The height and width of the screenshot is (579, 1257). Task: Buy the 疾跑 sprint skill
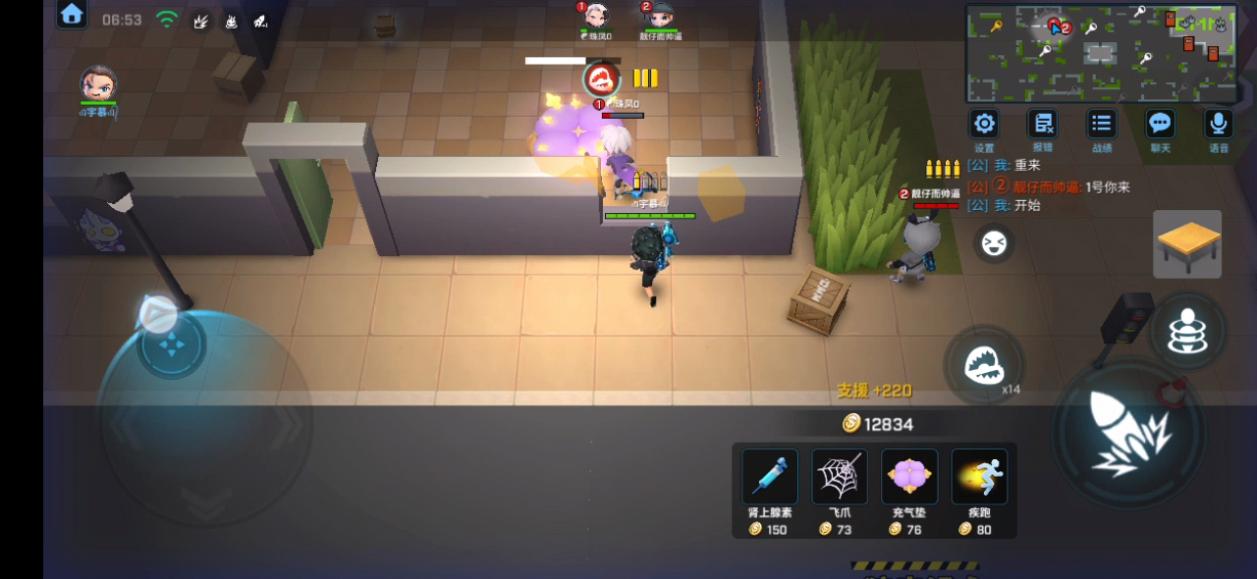[x=979, y=477]
